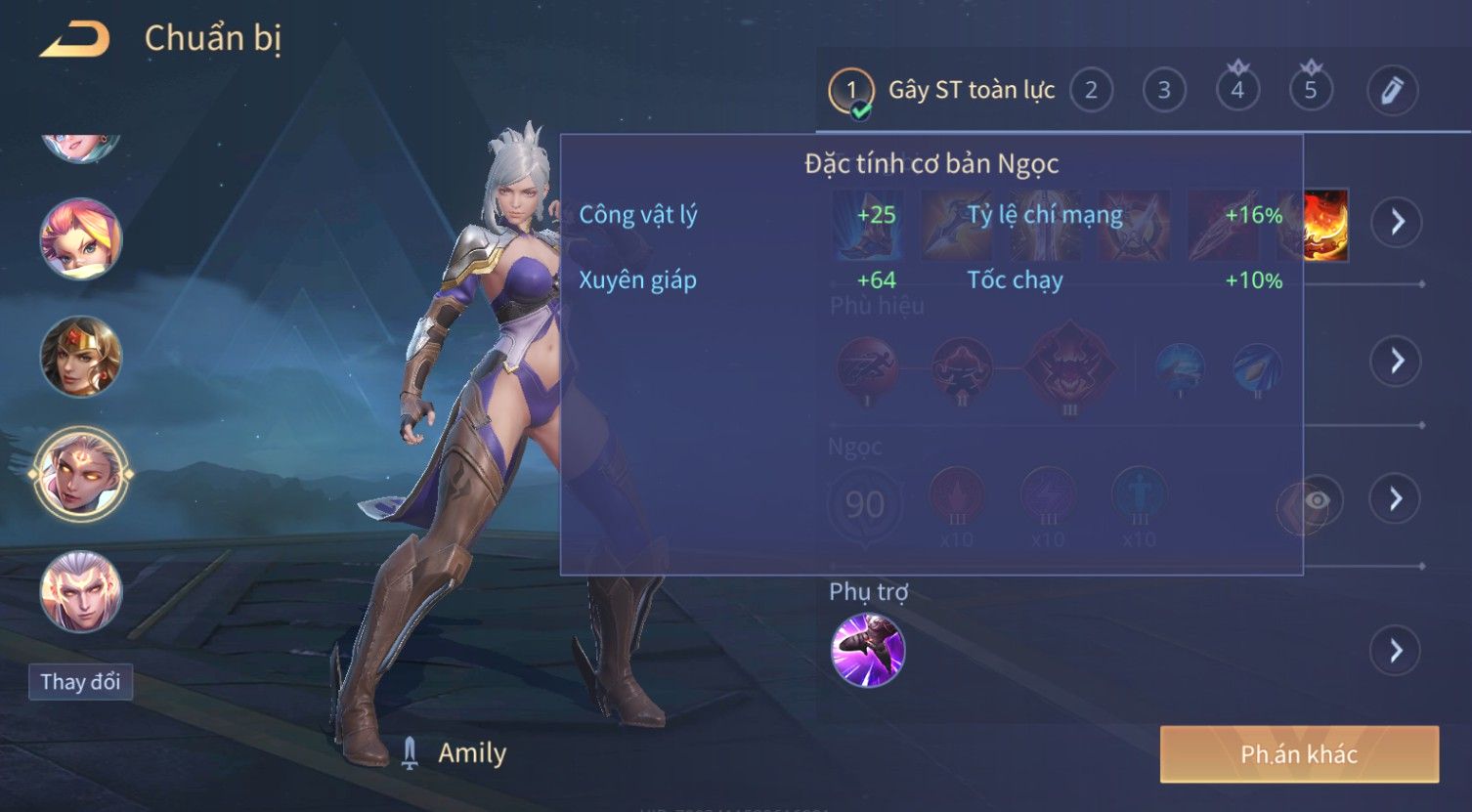
Task: Open the Ngọc rune details arrow
Action: coord(1397,499)
